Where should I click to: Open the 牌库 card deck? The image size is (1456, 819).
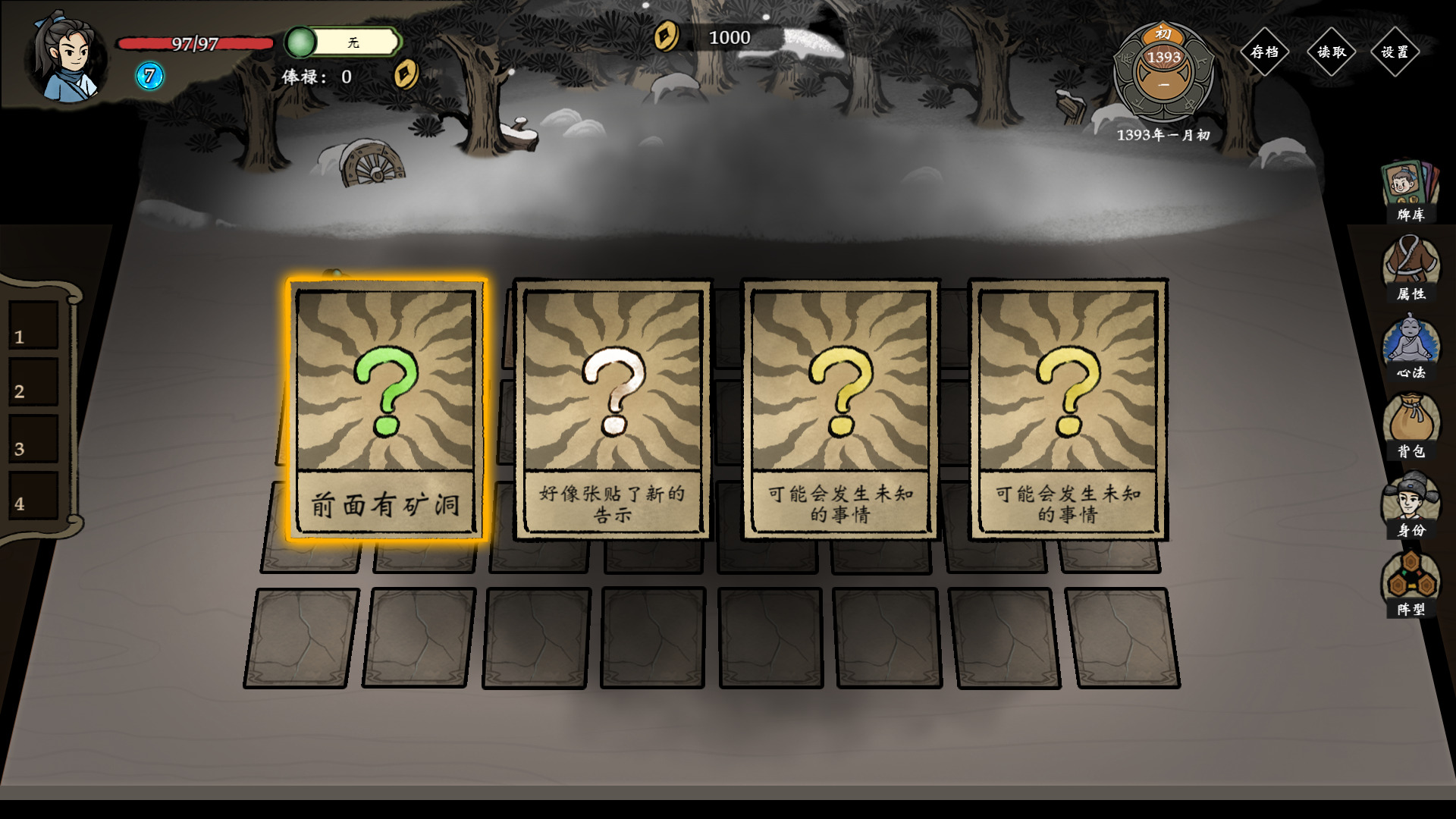[x=1410, y=191]
